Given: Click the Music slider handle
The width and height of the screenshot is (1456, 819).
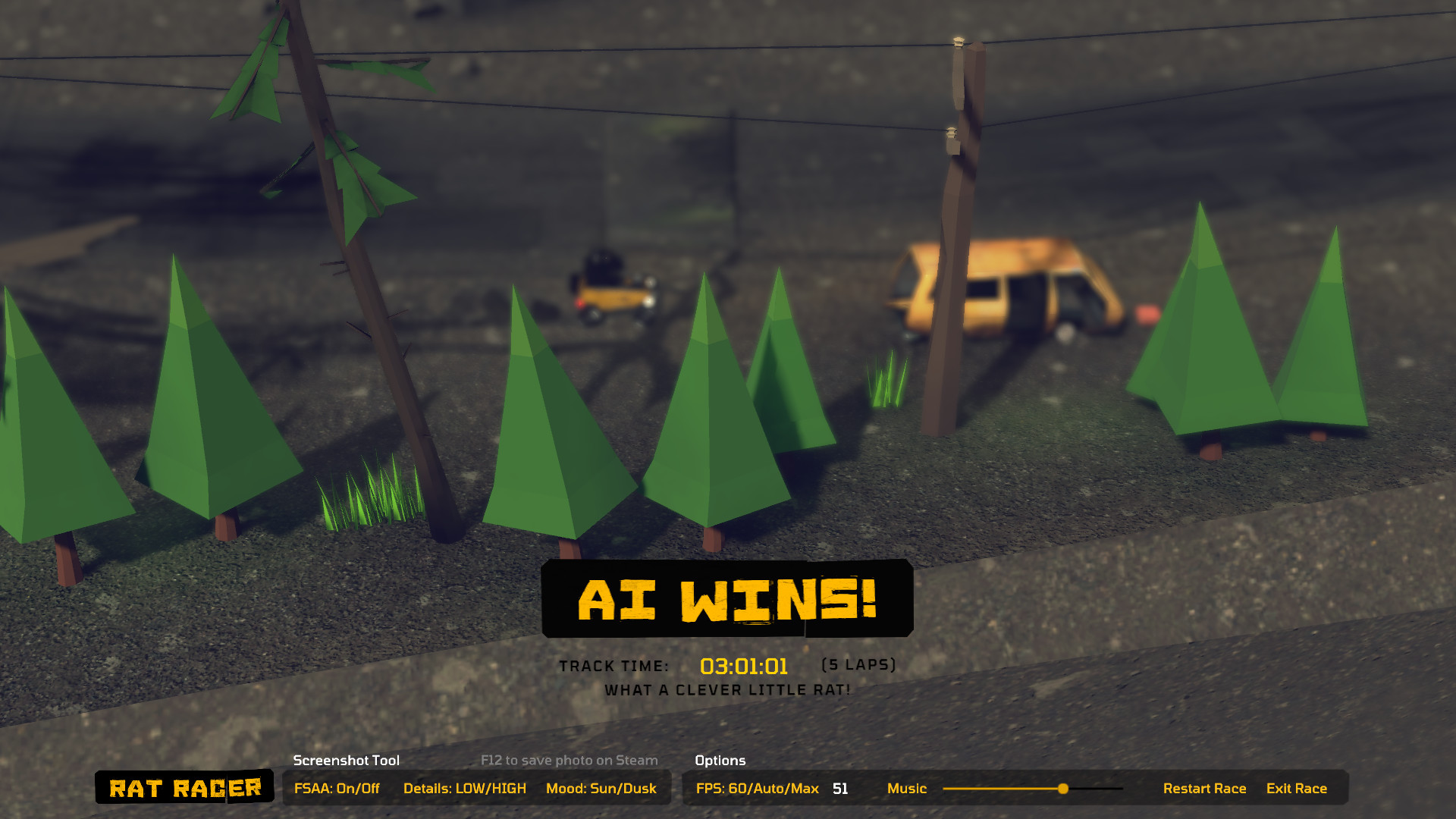Looking at the screenshot, I should tap(1063, 789).
